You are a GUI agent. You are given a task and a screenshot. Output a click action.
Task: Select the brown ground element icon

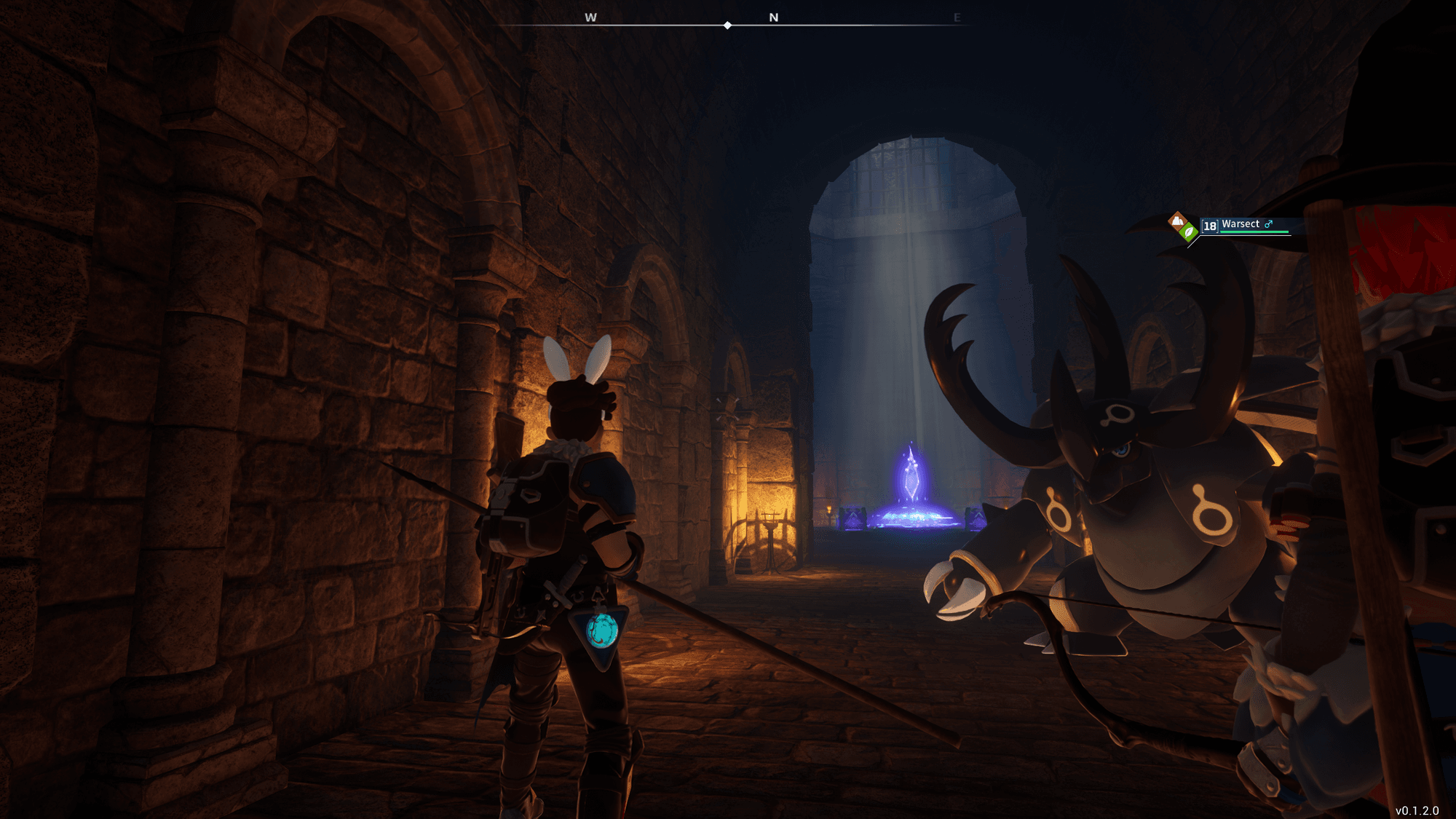(1177, 221)
